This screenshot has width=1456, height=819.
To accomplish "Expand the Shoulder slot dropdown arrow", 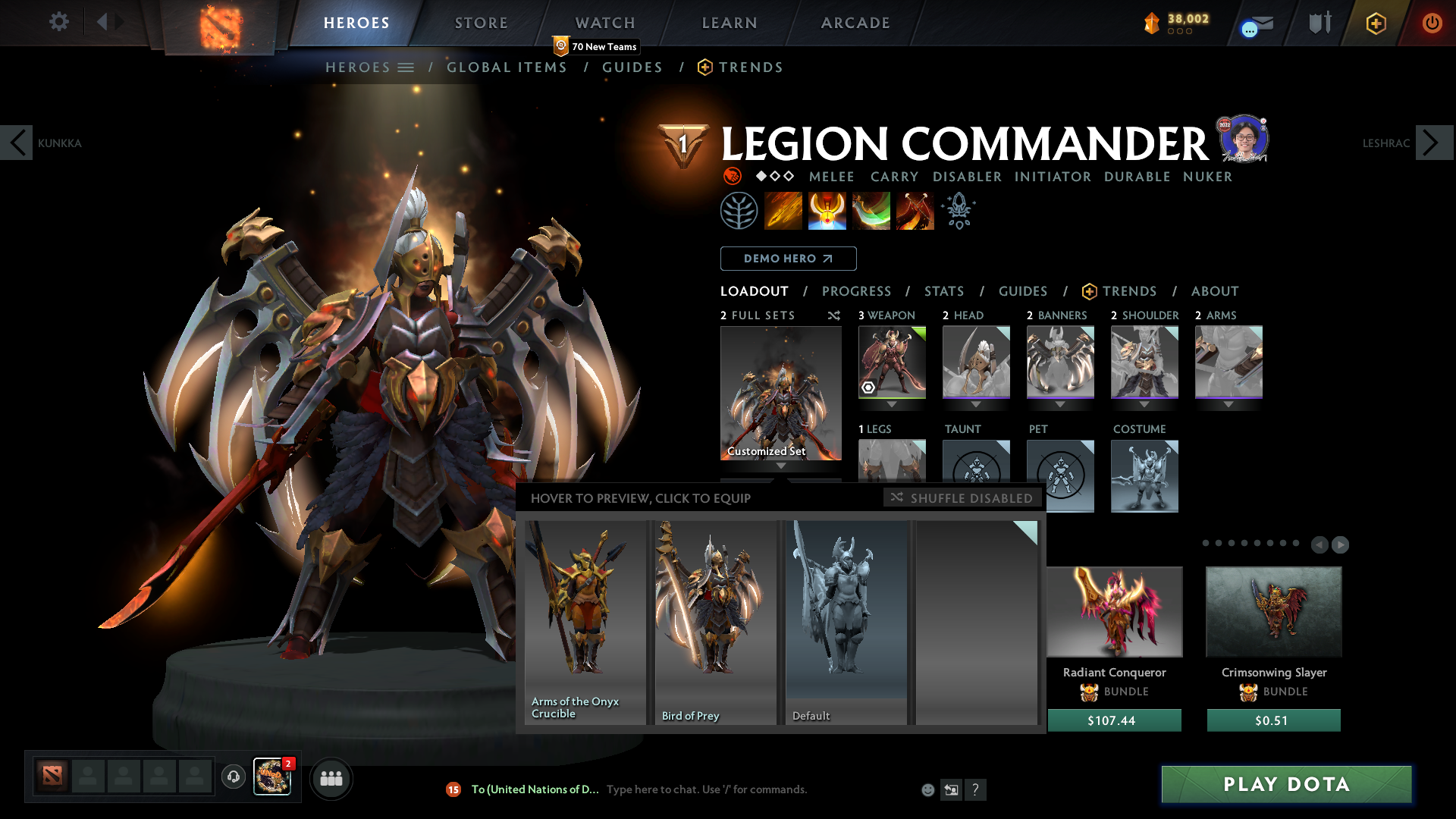I will [1144, 404].
